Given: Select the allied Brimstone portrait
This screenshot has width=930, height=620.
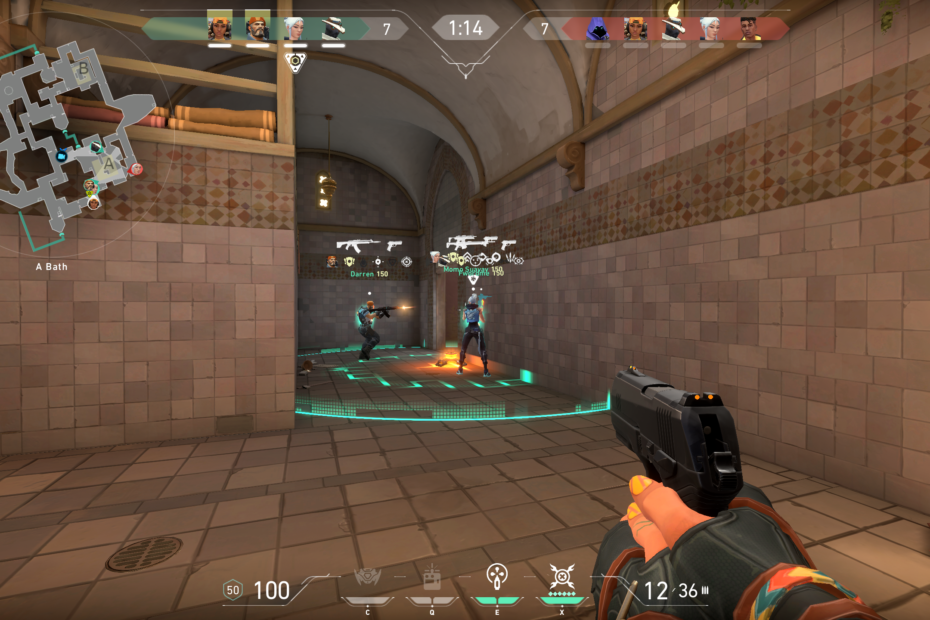Looking at the screenshot, I should pyautogui.click(x=257, y=28).
